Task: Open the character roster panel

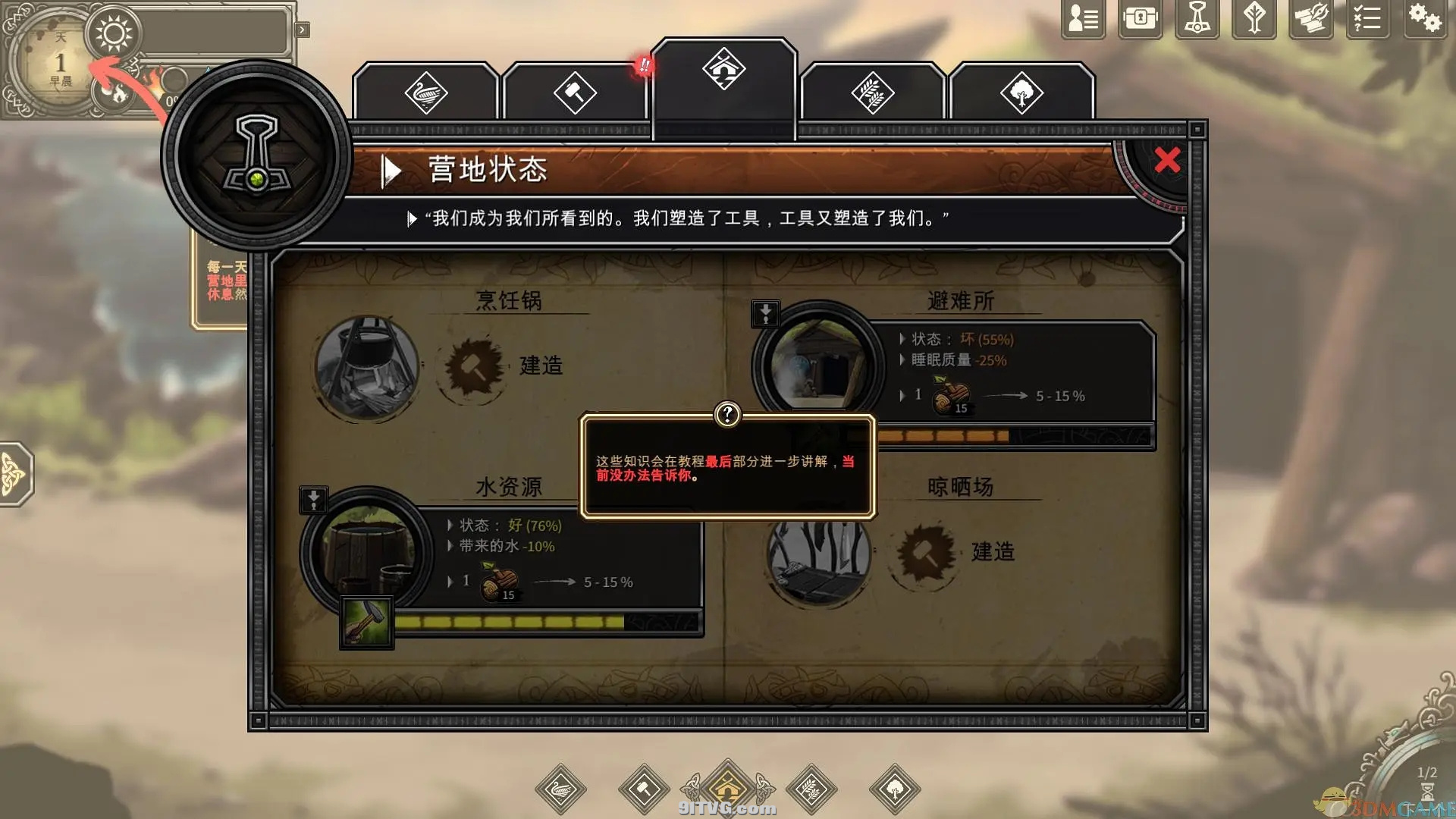Action: click(x=1081, y=19)
